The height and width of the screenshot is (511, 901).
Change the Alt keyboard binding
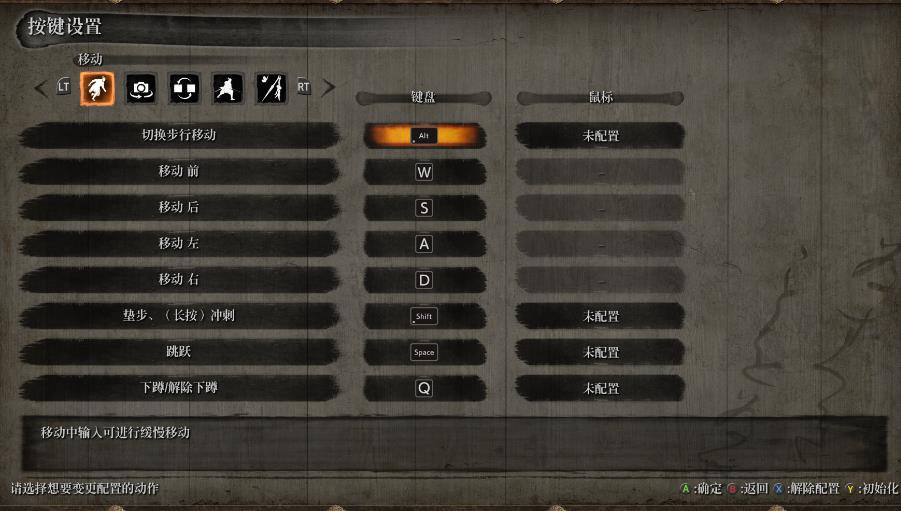coord(424,135)
